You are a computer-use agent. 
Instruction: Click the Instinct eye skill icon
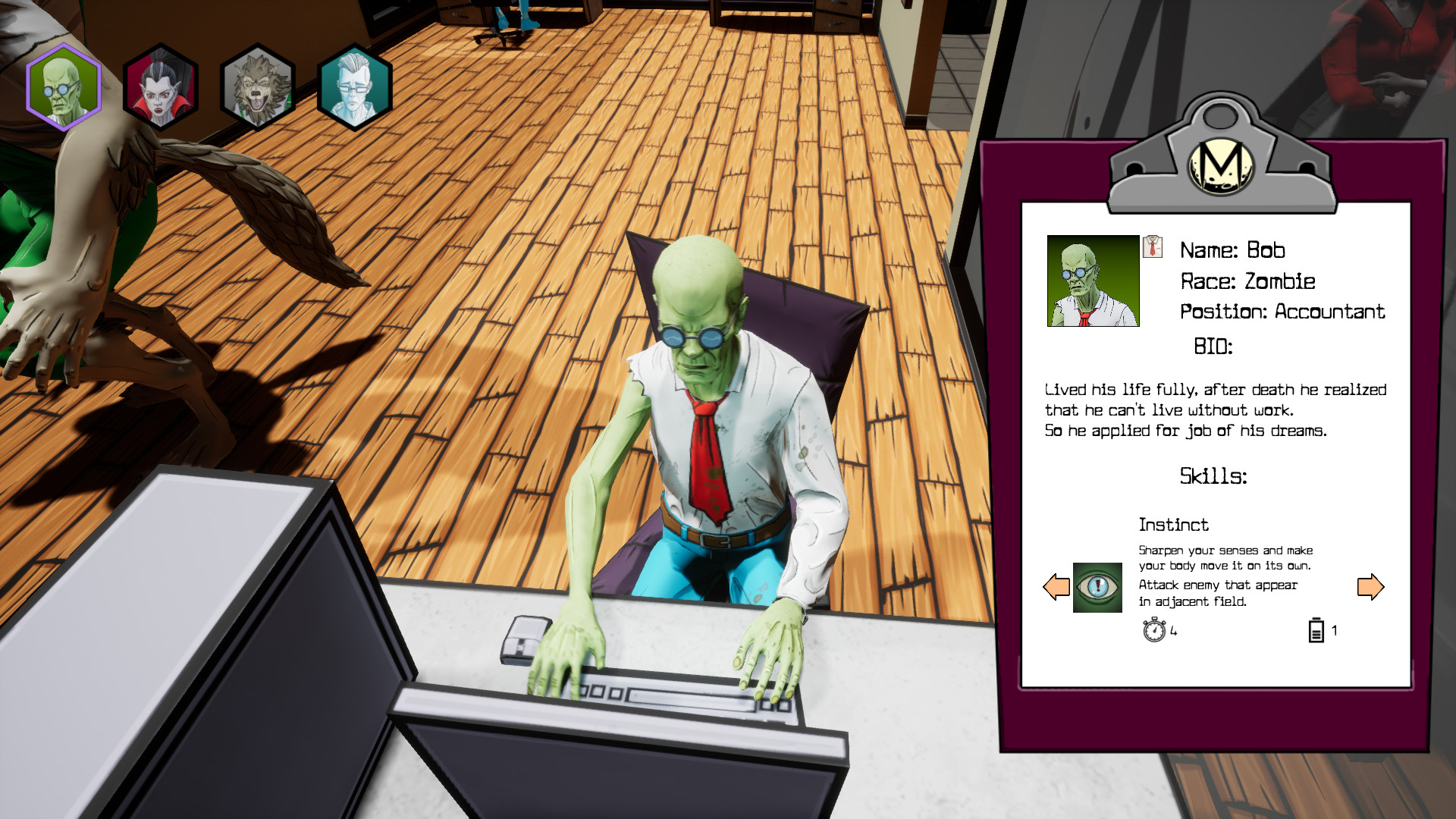coord(1097,588)
